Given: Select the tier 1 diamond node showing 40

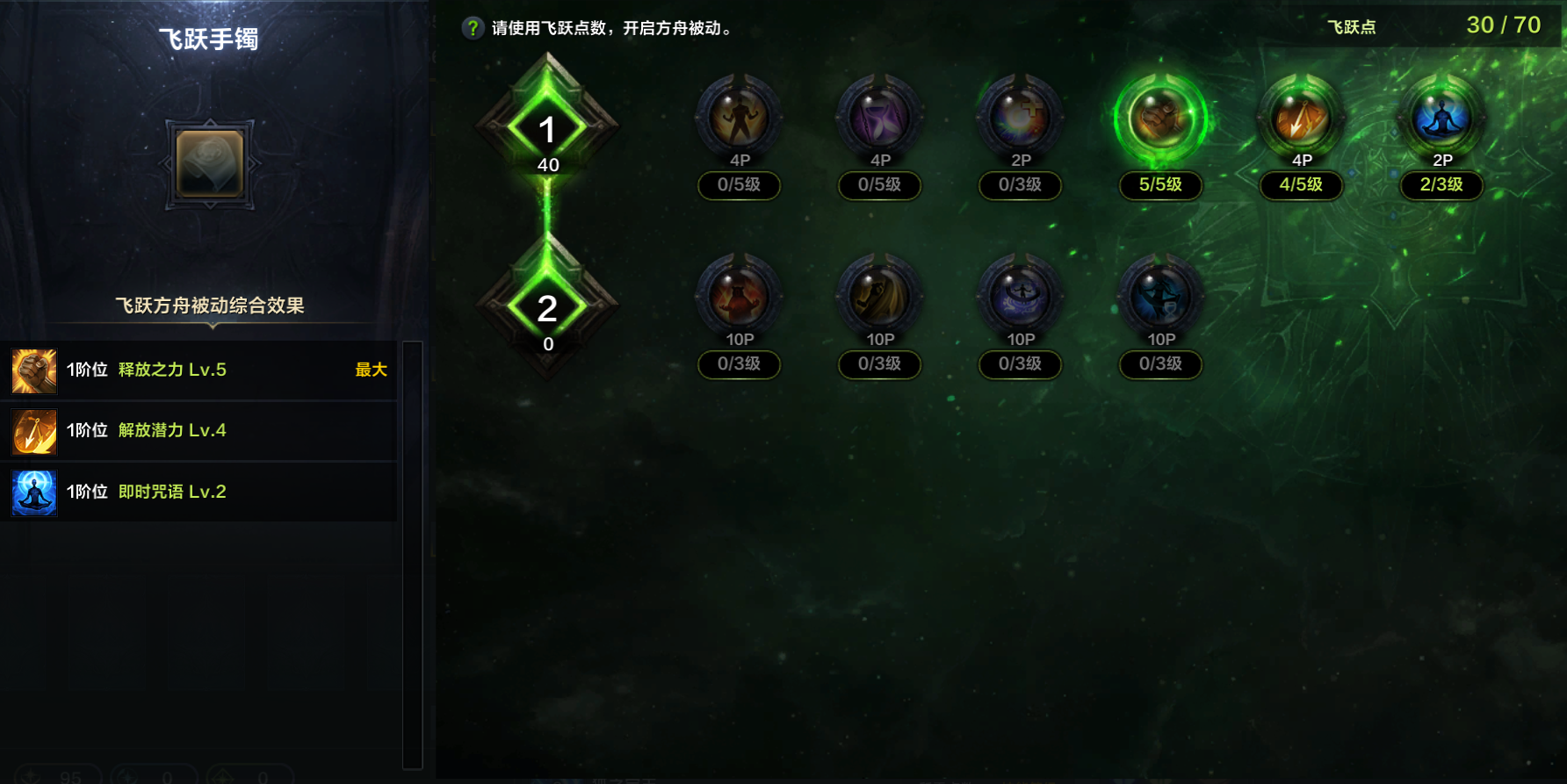Looking at the screenshot, I should (549, 127).
